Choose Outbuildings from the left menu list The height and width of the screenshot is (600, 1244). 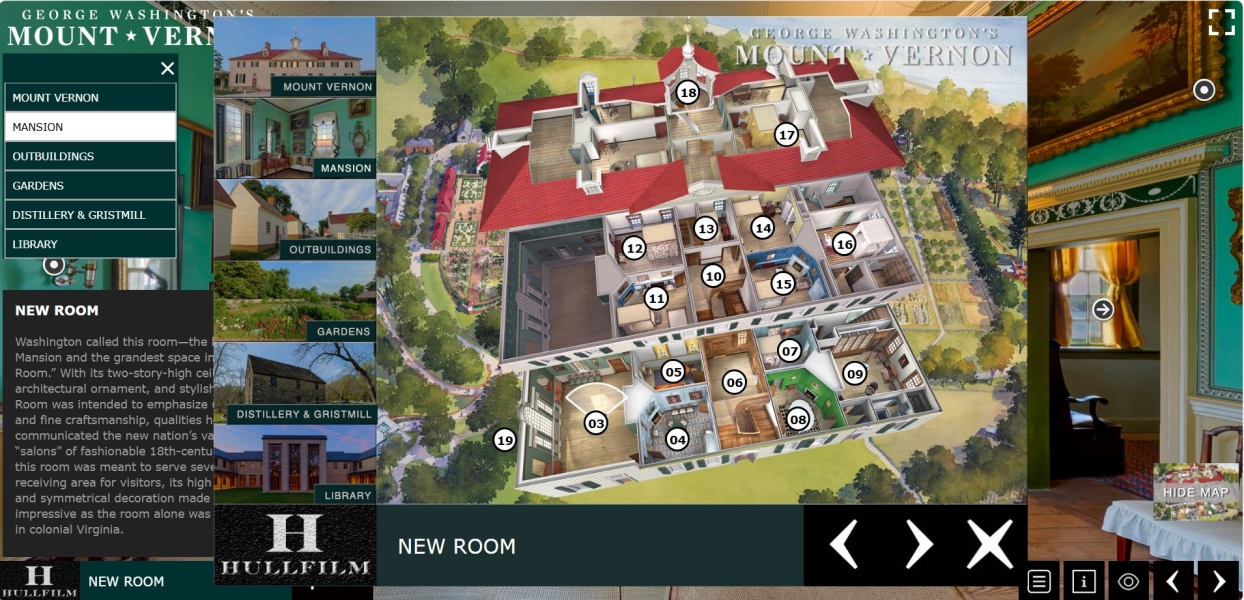(90, 156)
